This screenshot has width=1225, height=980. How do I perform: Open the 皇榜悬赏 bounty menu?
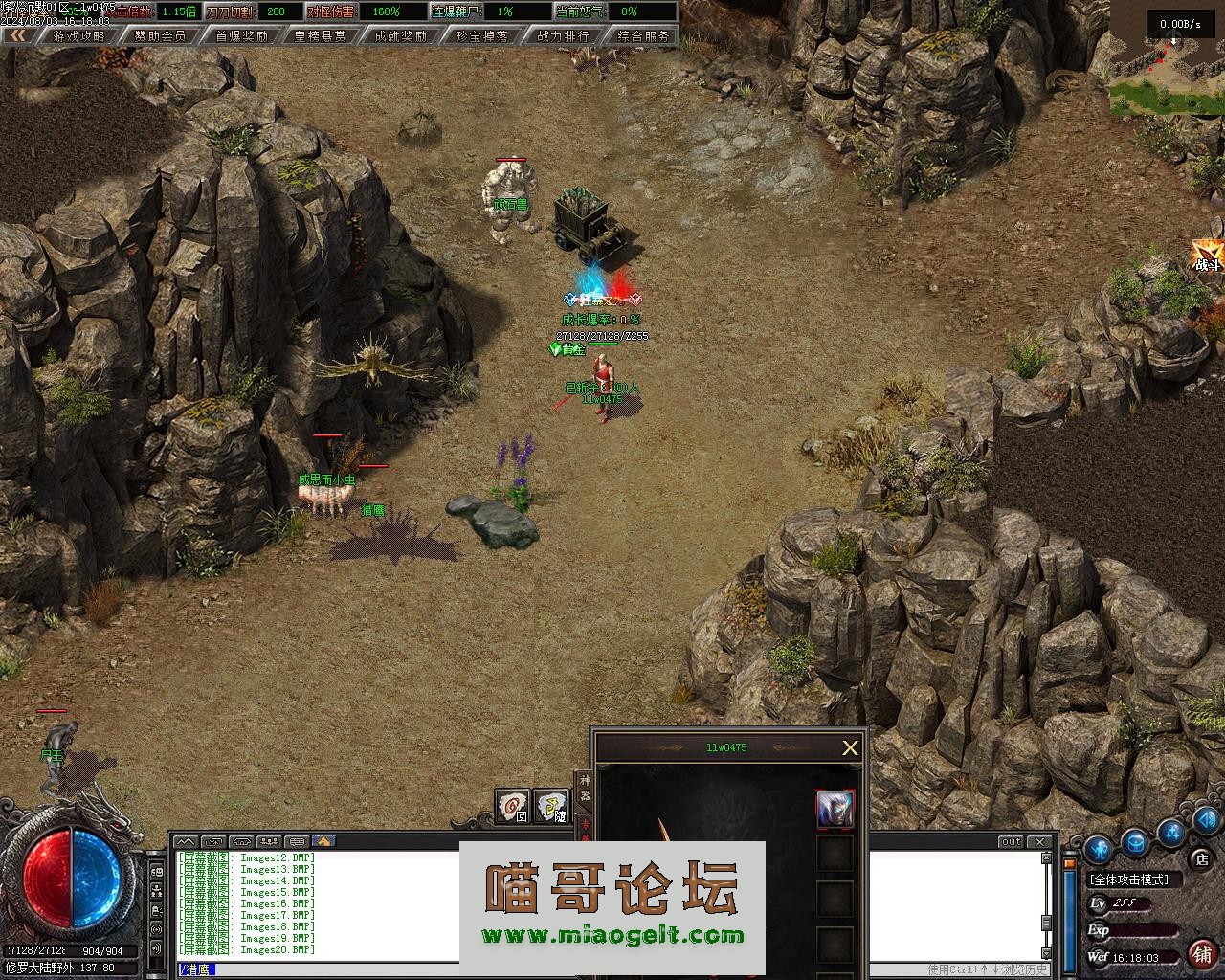[x=322, y=35]
